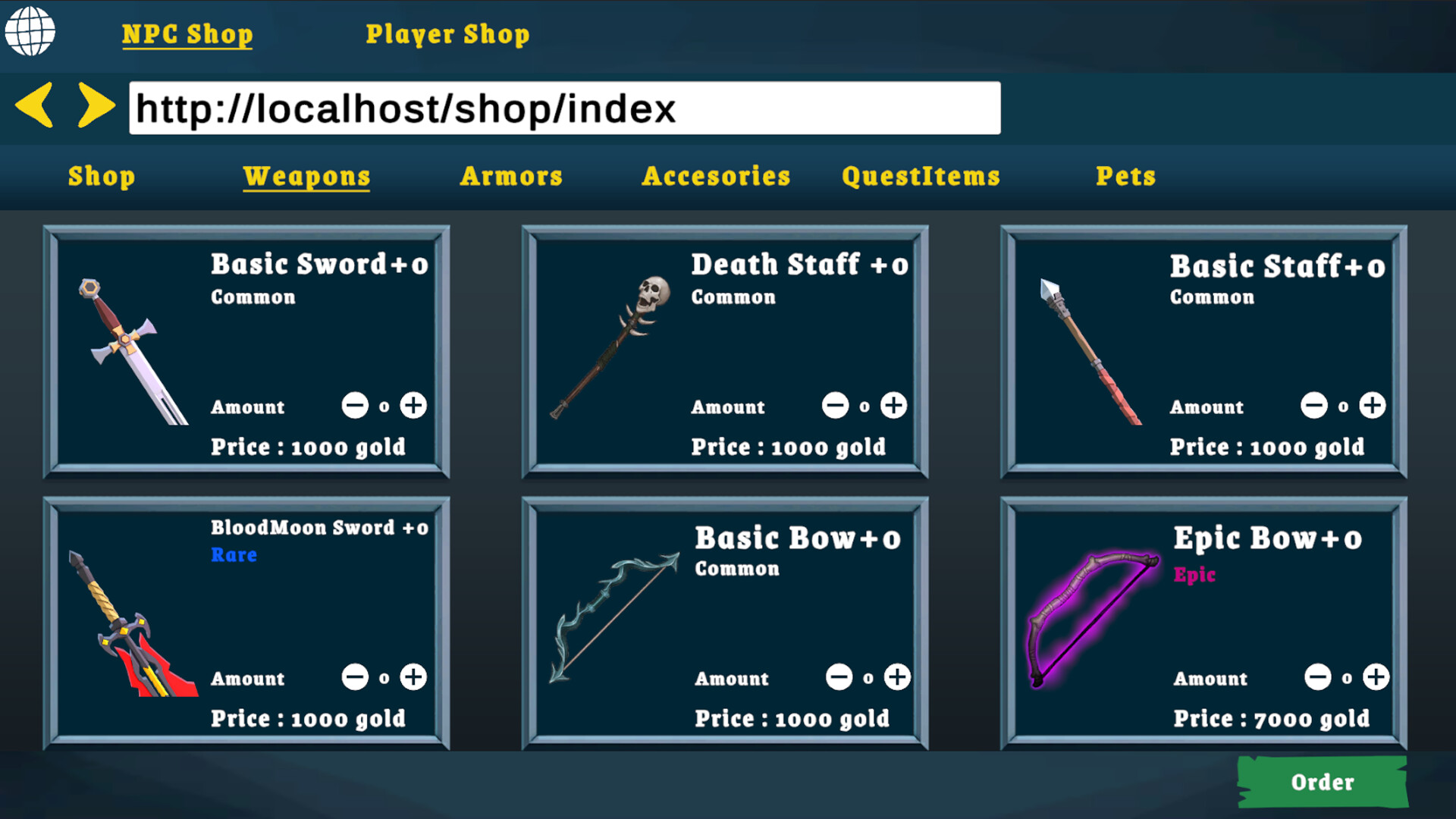Image resolution: width=1456 pixels, height=819 pixels.
Task: Increase the Epic Bow amount
Action: pos(1374,677)
